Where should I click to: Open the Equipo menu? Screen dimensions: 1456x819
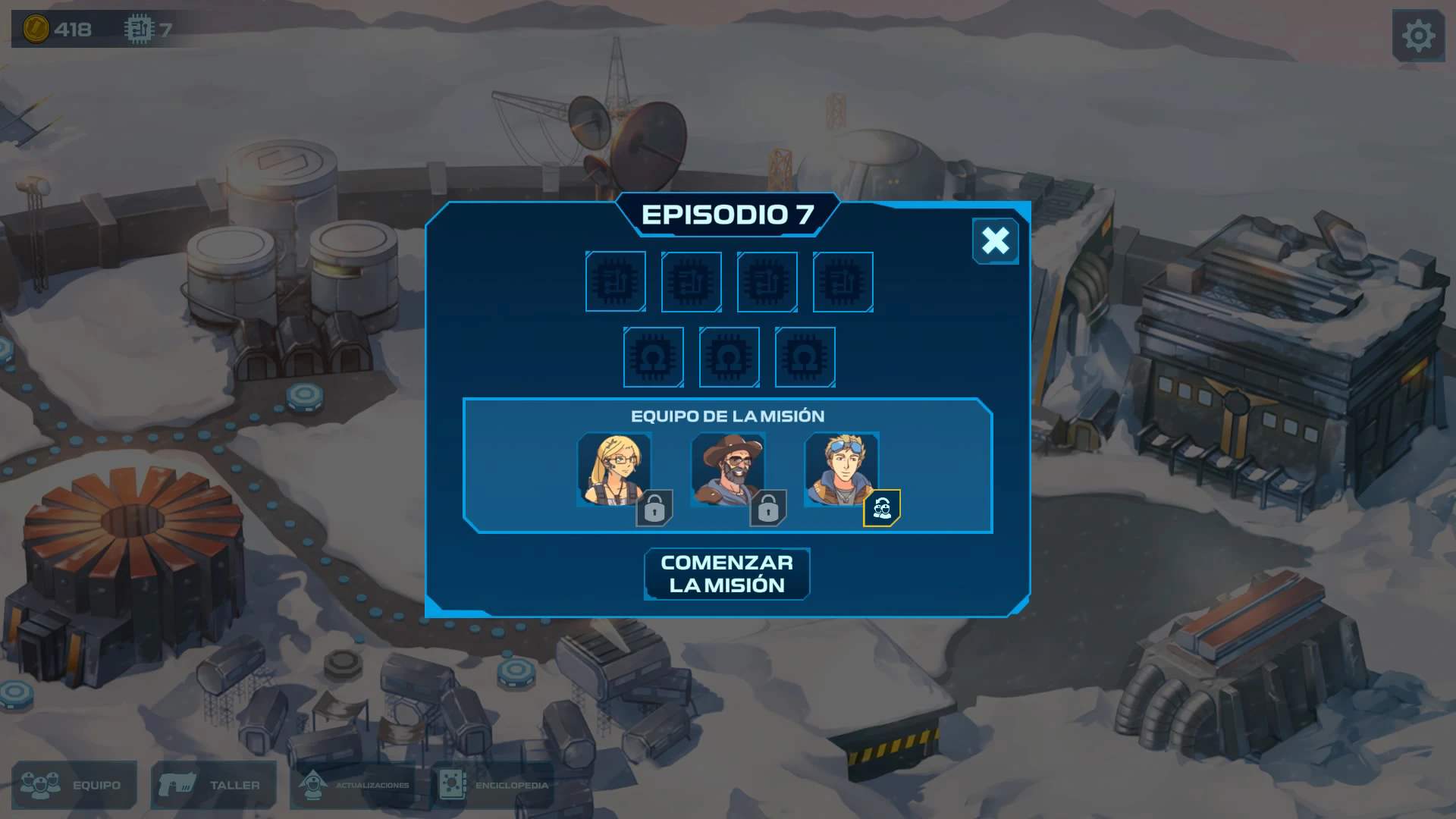pyautogui.click(x=74, y=785)
